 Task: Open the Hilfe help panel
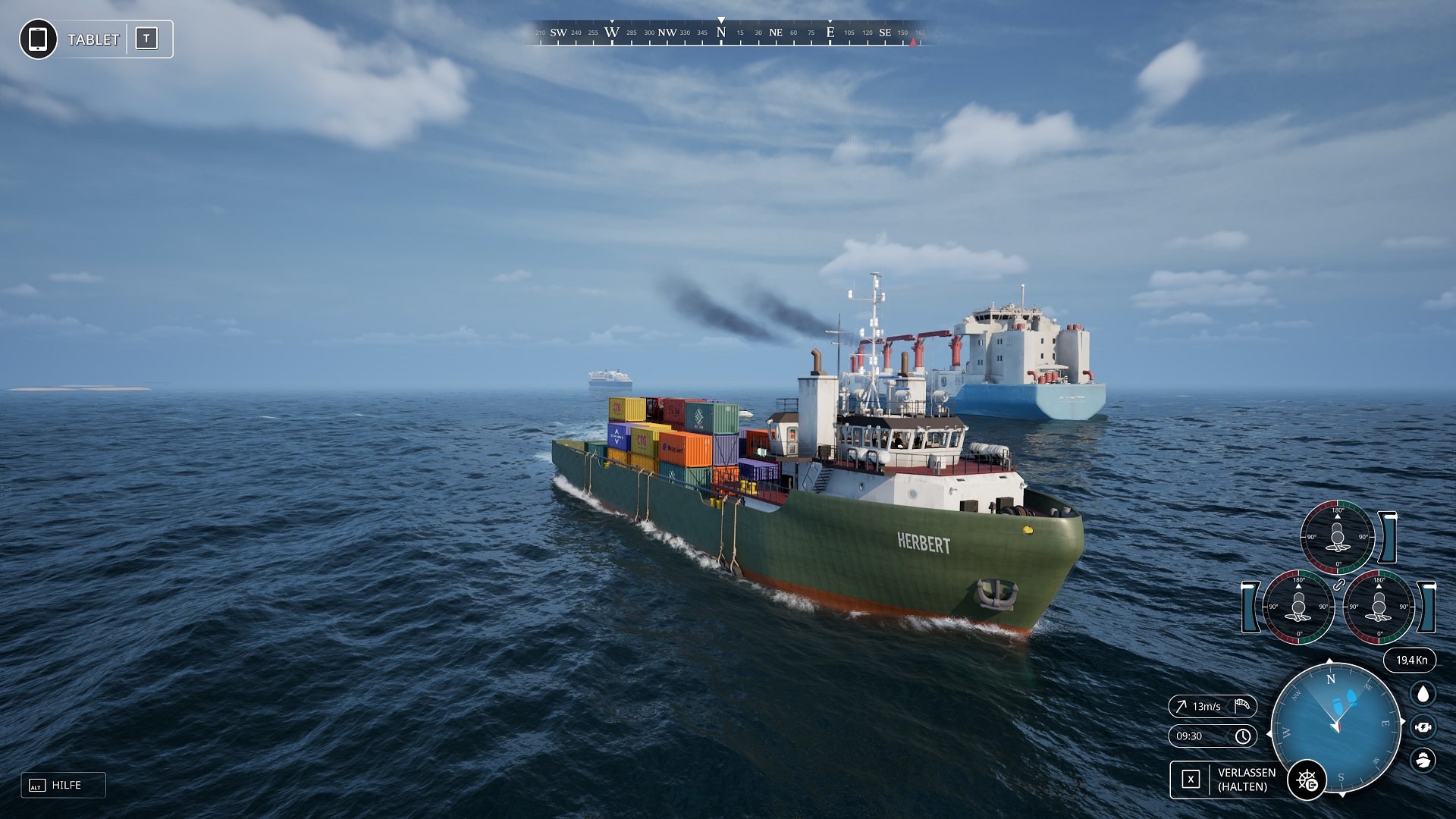pyautogui.click(x=64, y=785)
